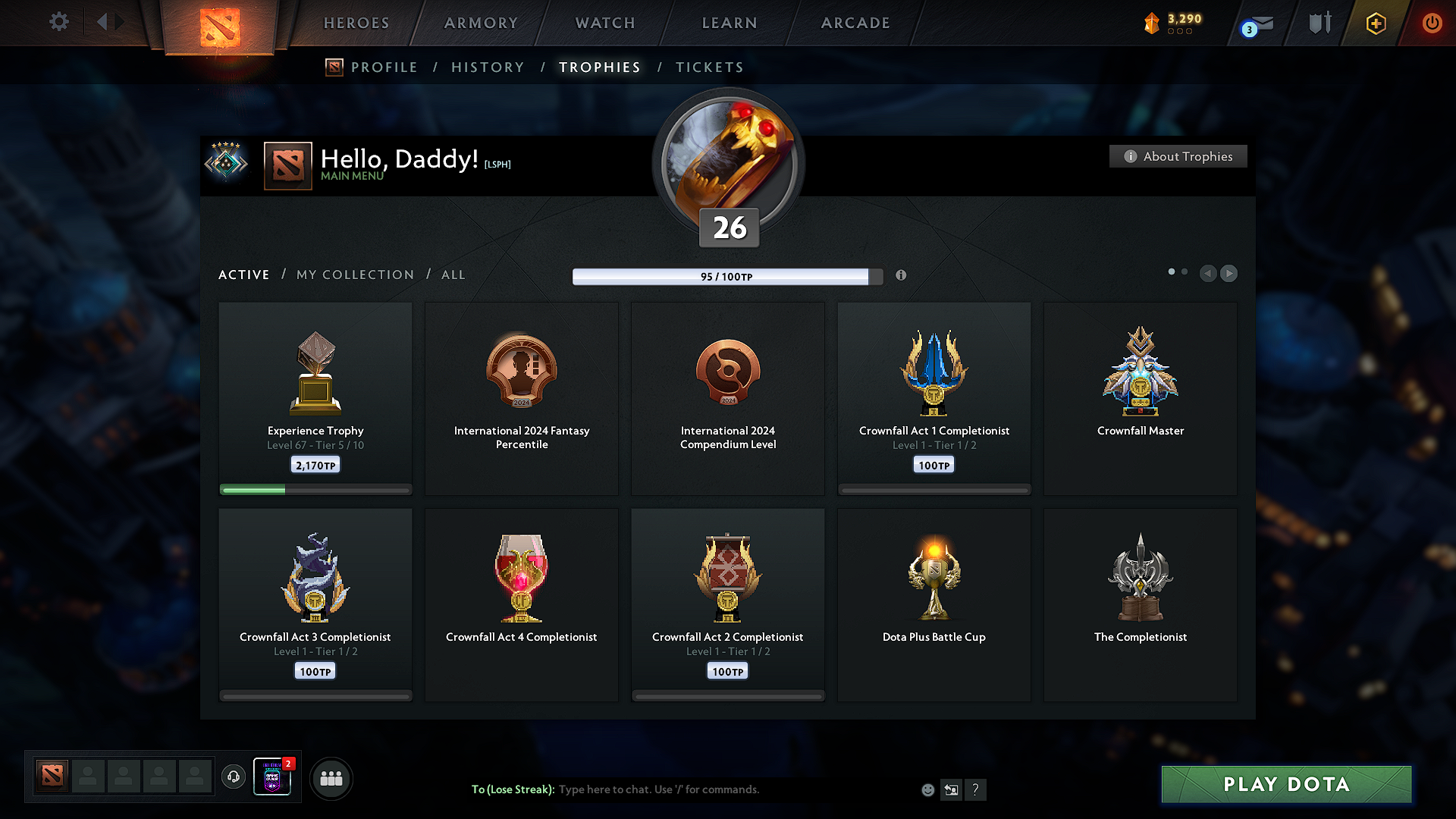Open the HISTORY tab
1456x819 pixels.
488,67
